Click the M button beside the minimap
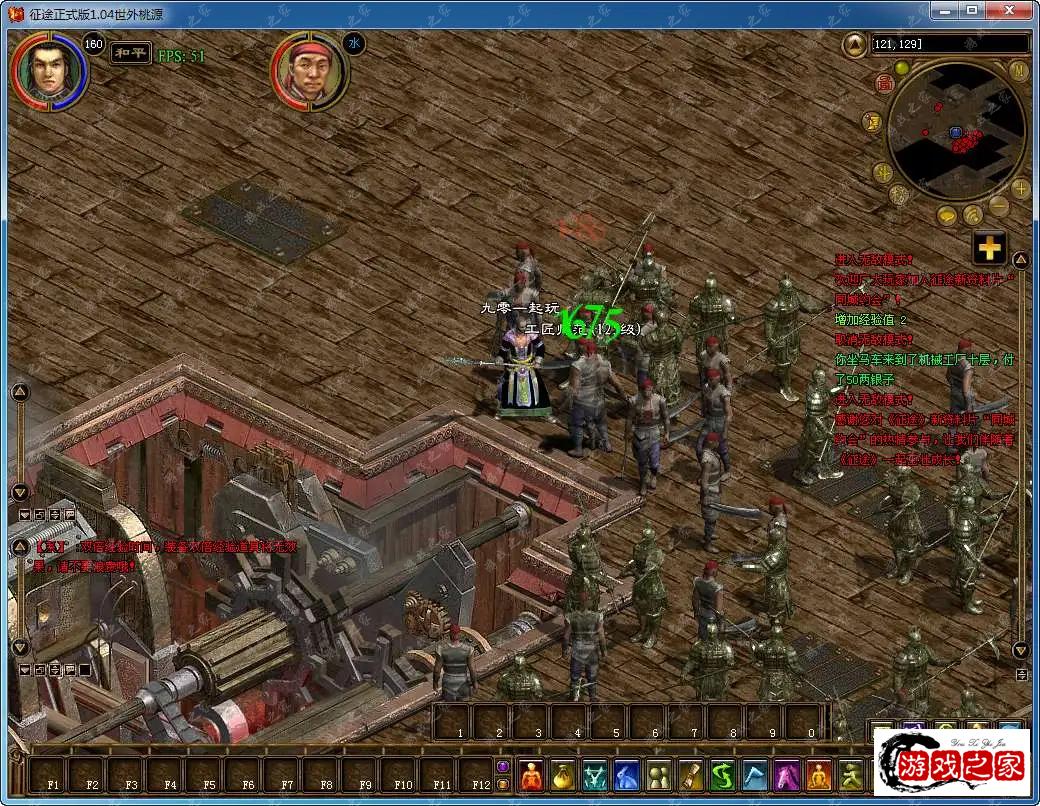 (x=1019, y=70)
